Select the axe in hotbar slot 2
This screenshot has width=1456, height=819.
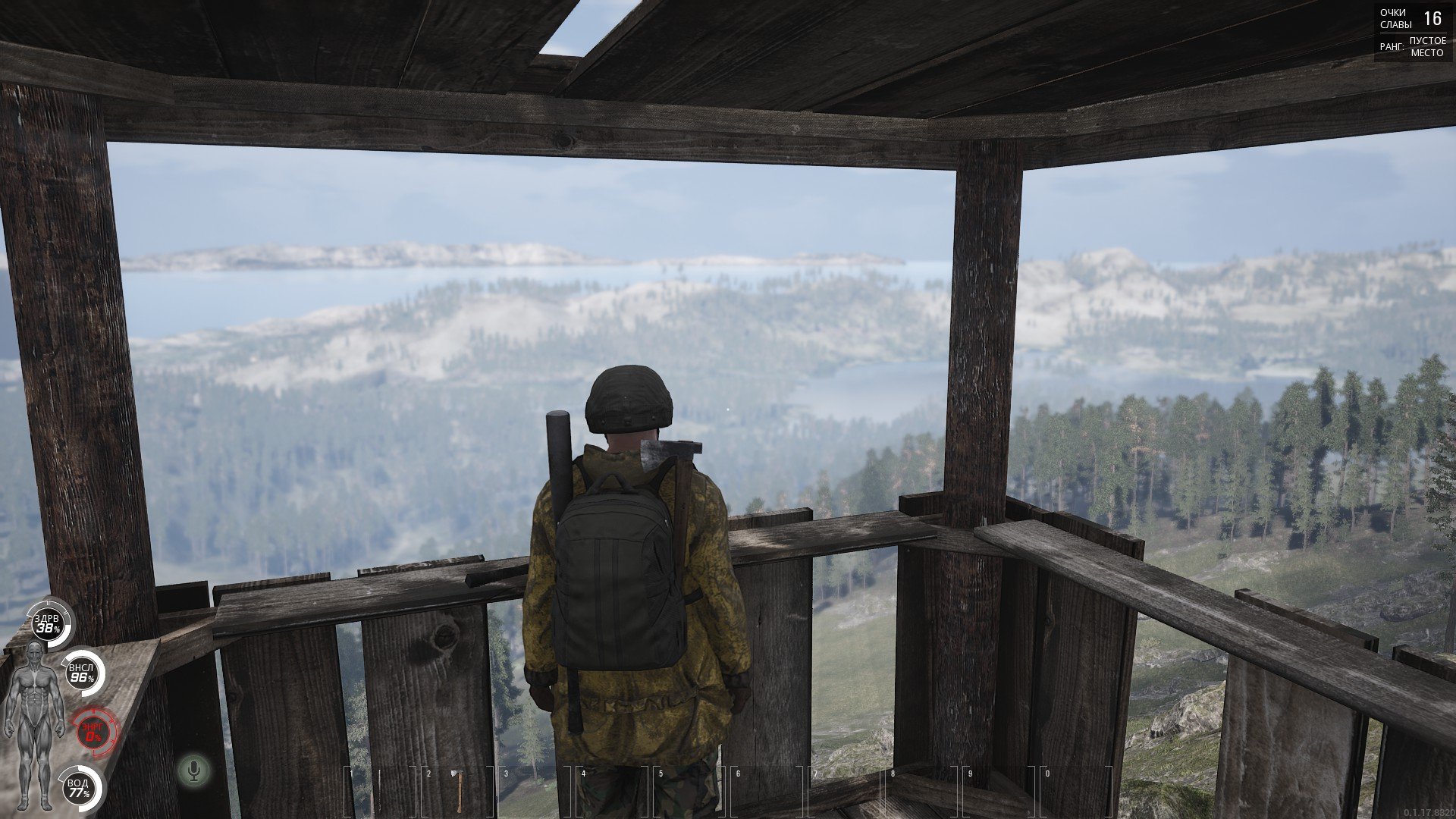tap(458, 790)
